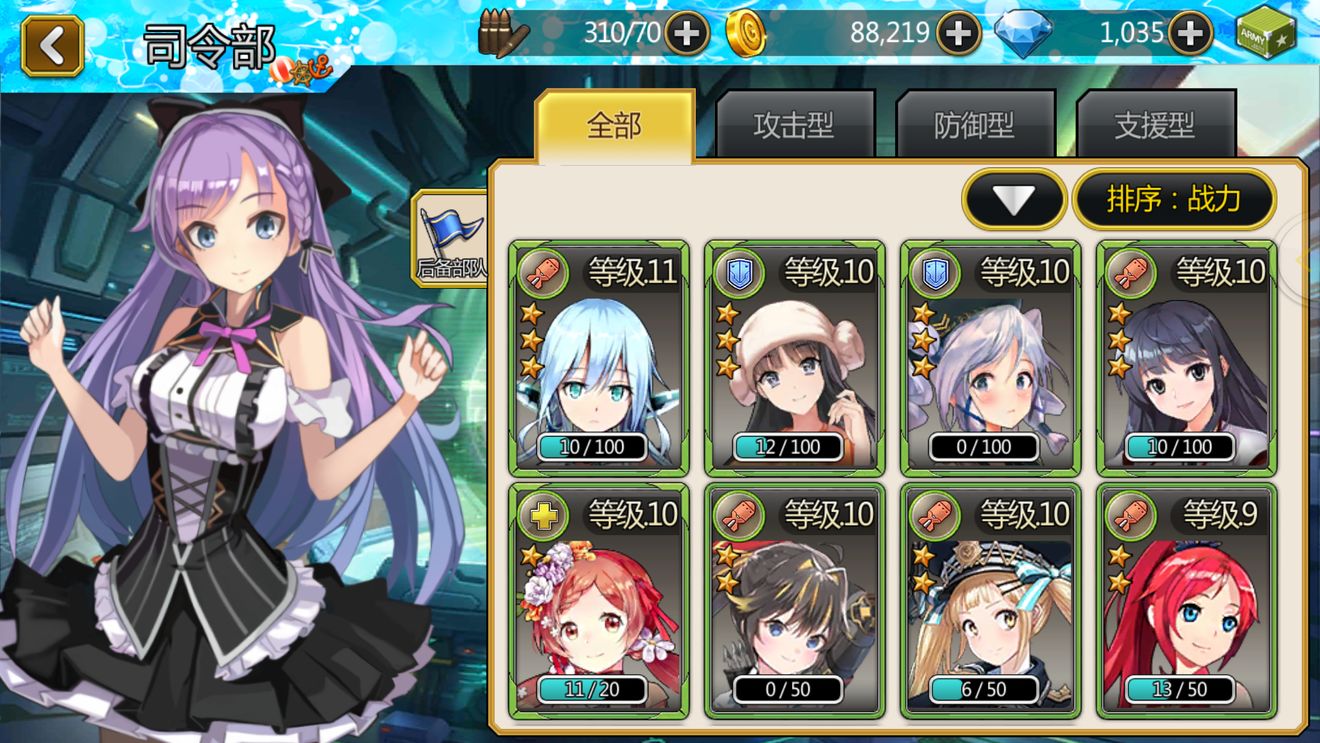Go back with the arrow button

[52, 46]
